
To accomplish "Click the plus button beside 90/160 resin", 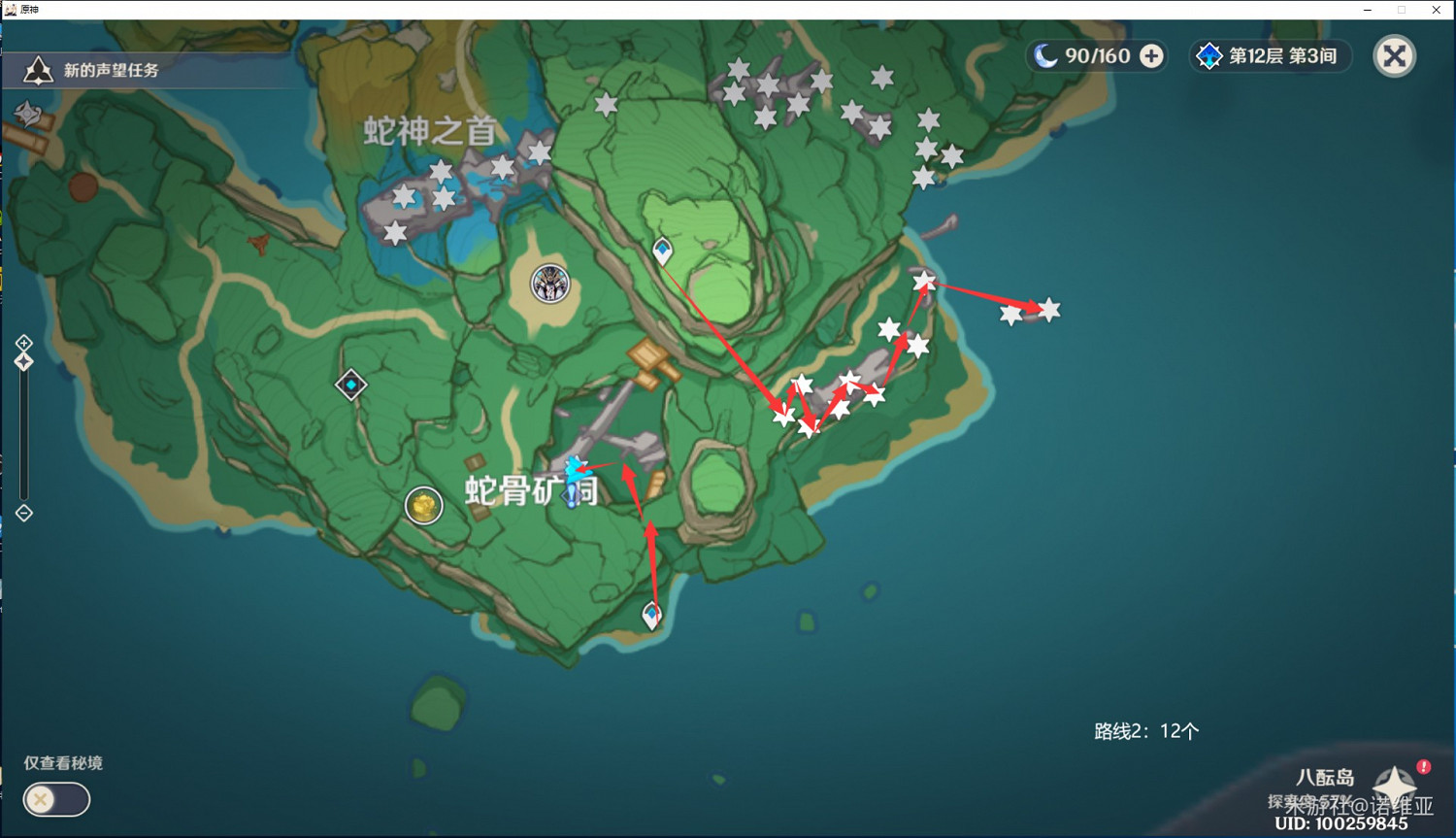I will click(x=1151, y=56).
